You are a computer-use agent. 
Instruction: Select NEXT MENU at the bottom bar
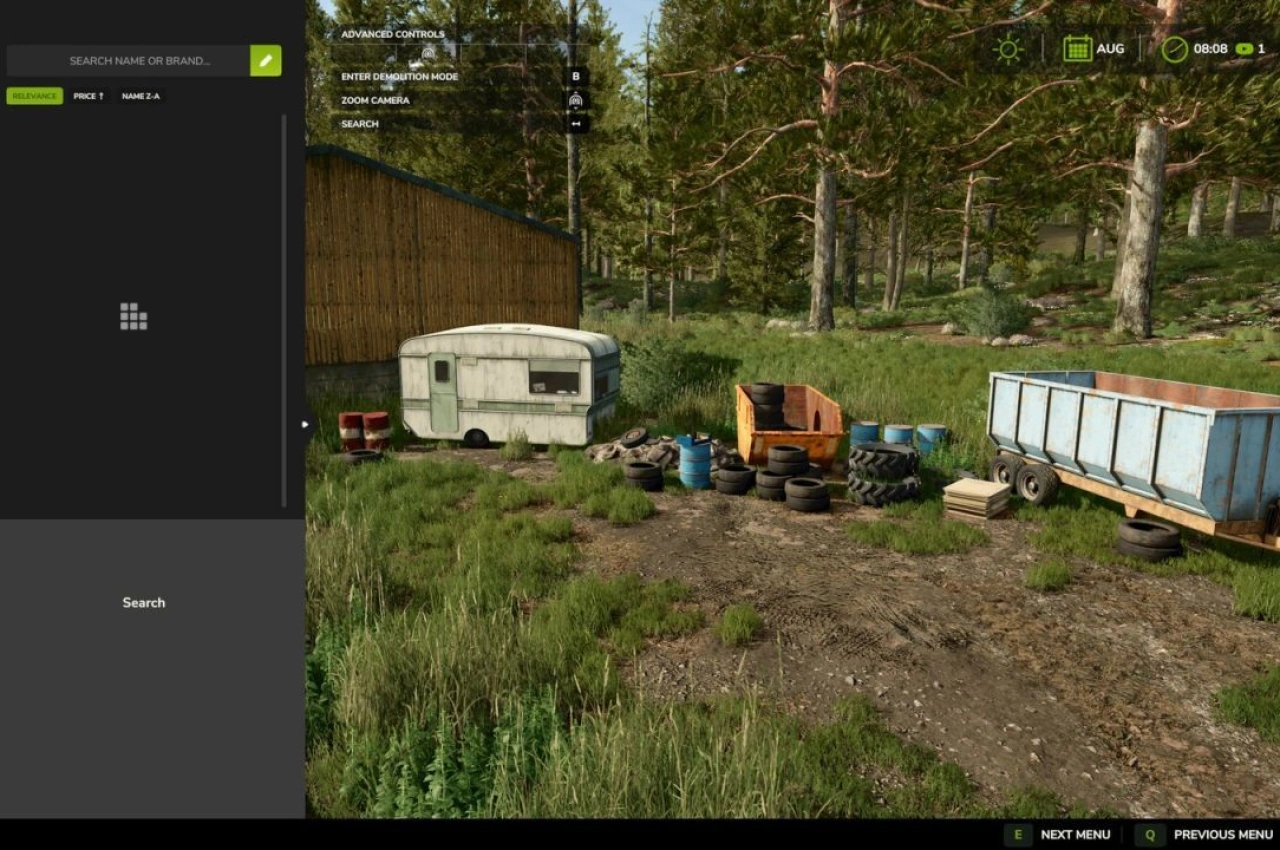click(x=1077, y=834)
